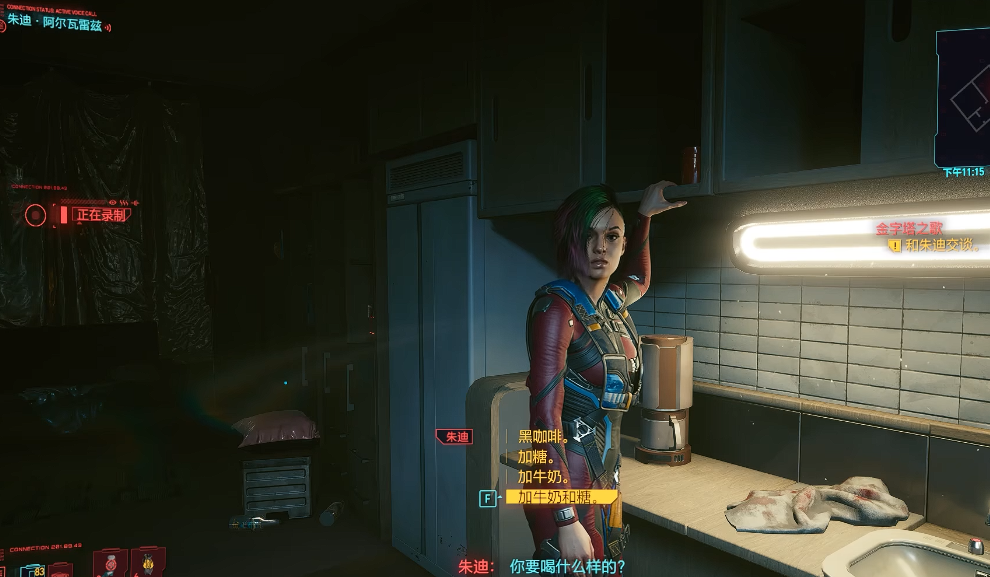The width and height of the screenshot is (990, 577).
Task: Pick the 加牛奶 dialogue choice
Action: pos(543,477)
